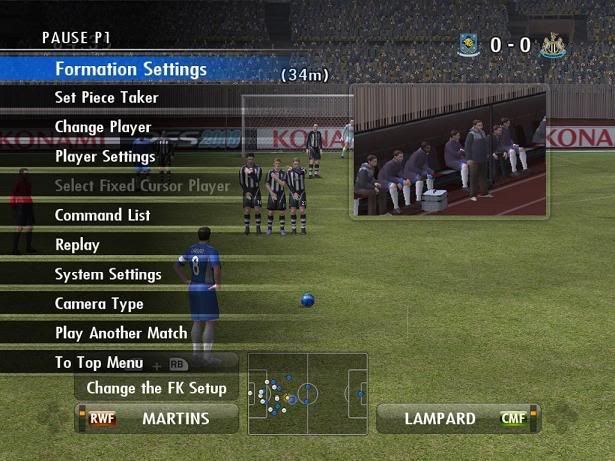Show the Command List
Screen dimensions: 615x461
coord(102,215)
